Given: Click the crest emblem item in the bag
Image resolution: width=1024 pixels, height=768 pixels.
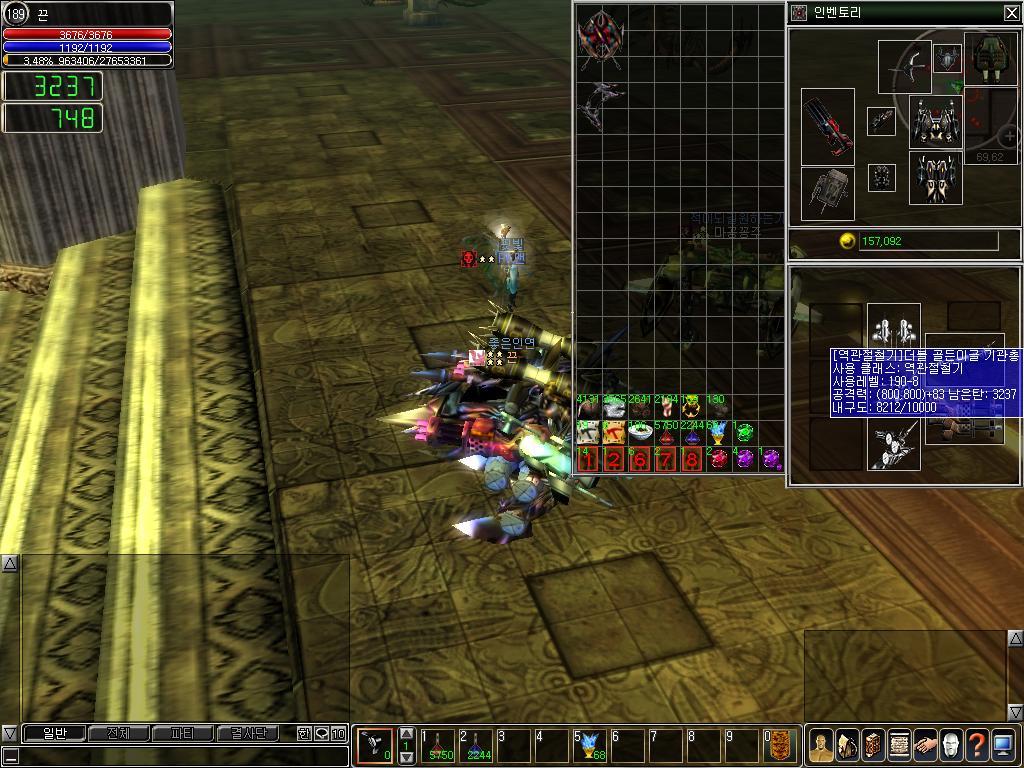Looking at the screenshot, I should coord(600,38).
